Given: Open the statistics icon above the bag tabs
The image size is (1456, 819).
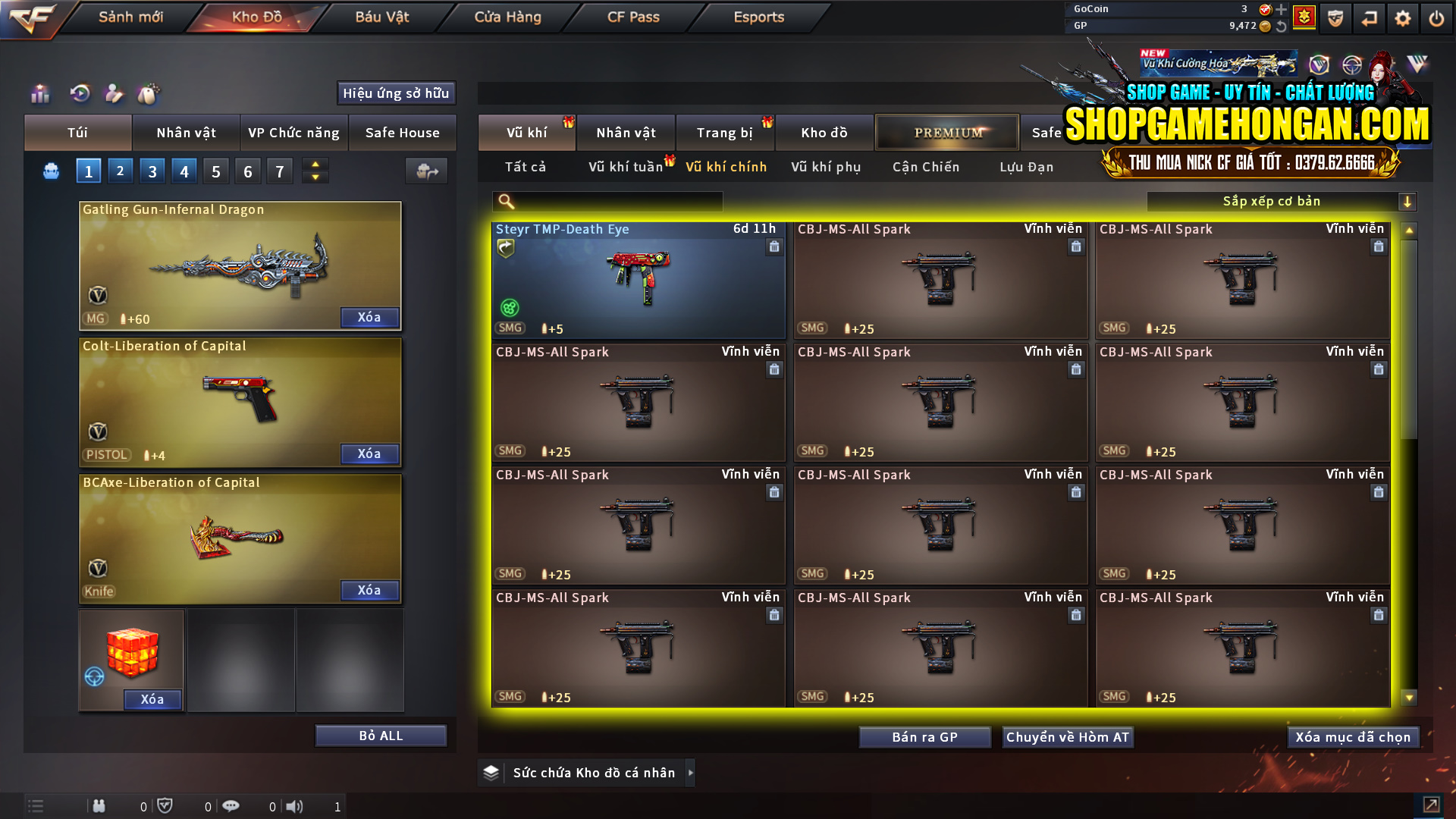Looking at the screenshot, I should [39, 93].
